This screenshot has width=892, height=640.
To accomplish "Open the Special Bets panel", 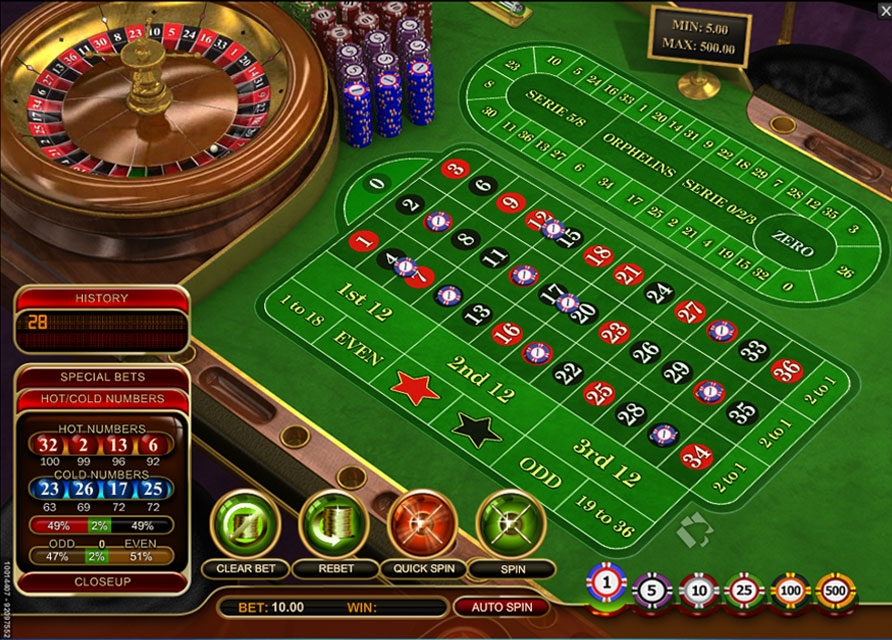I will coord(102,377).
